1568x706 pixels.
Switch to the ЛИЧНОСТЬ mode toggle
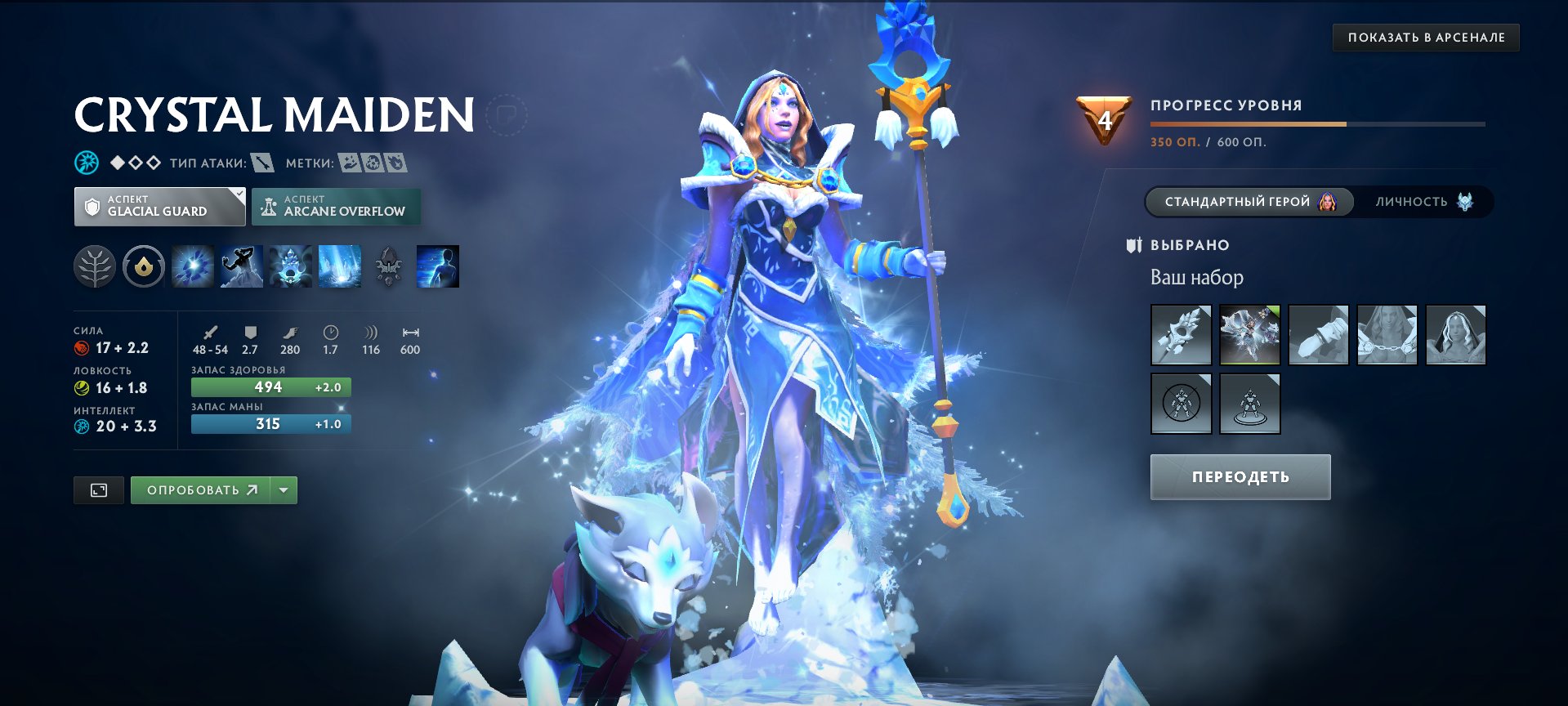pyautogui.click(x=1422, y=203)
